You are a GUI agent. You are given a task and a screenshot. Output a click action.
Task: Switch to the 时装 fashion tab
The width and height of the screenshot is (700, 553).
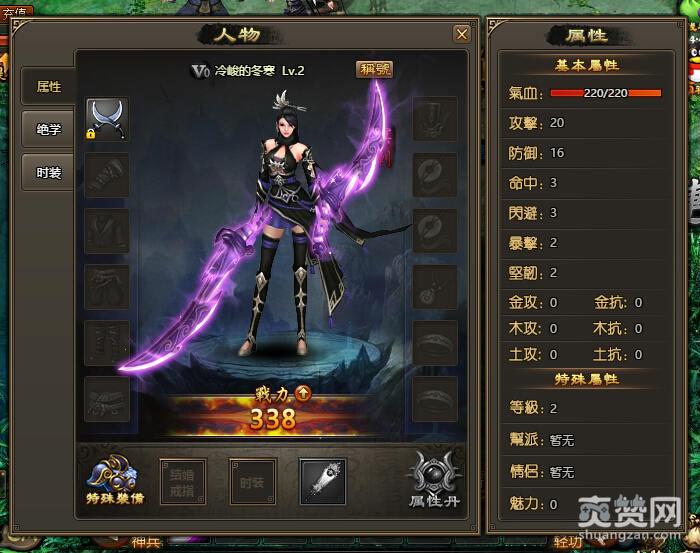tap(48, 172)
